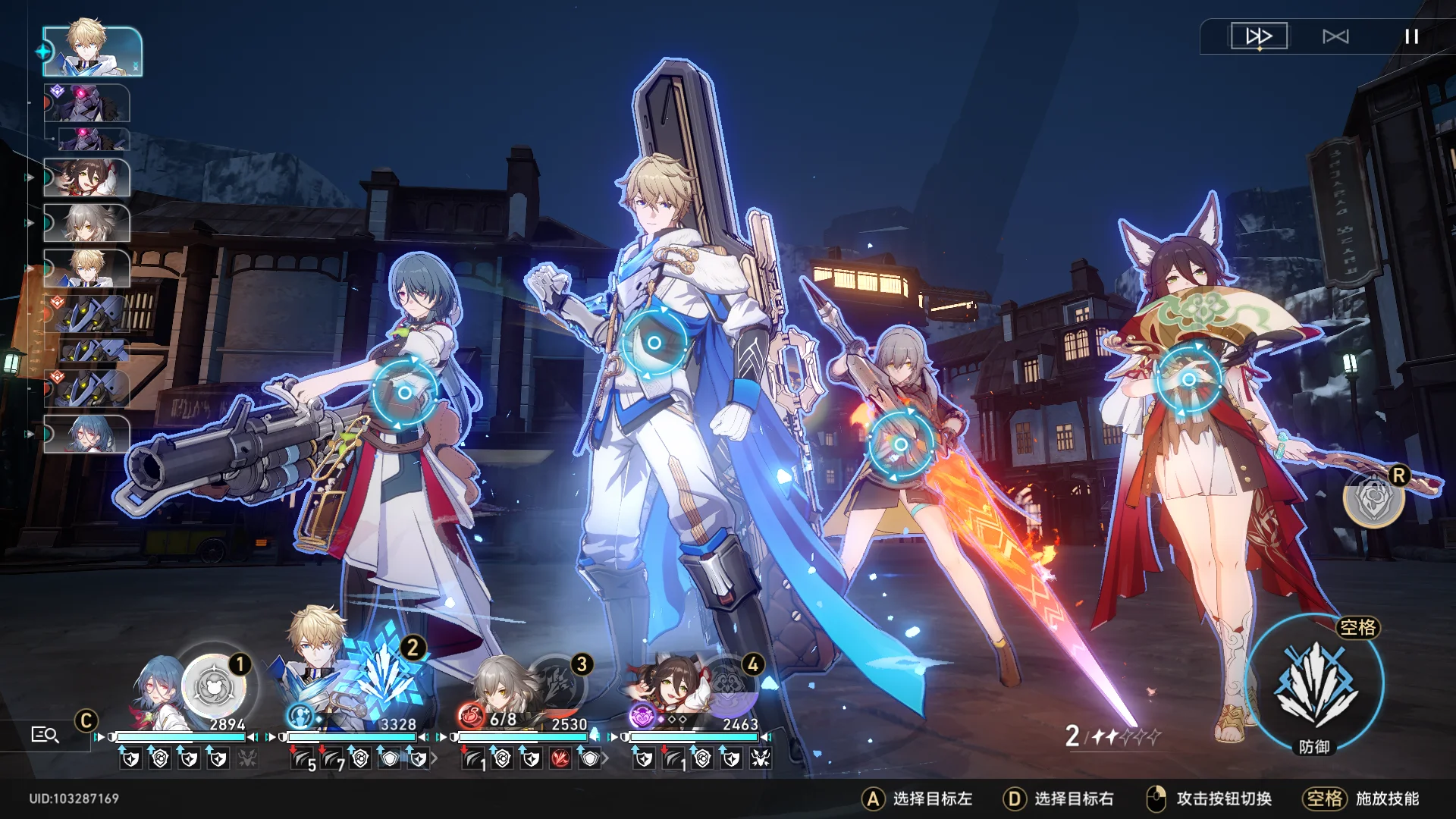
Task: Switch to the basic attack button
Action: (x=1373, y=498)
